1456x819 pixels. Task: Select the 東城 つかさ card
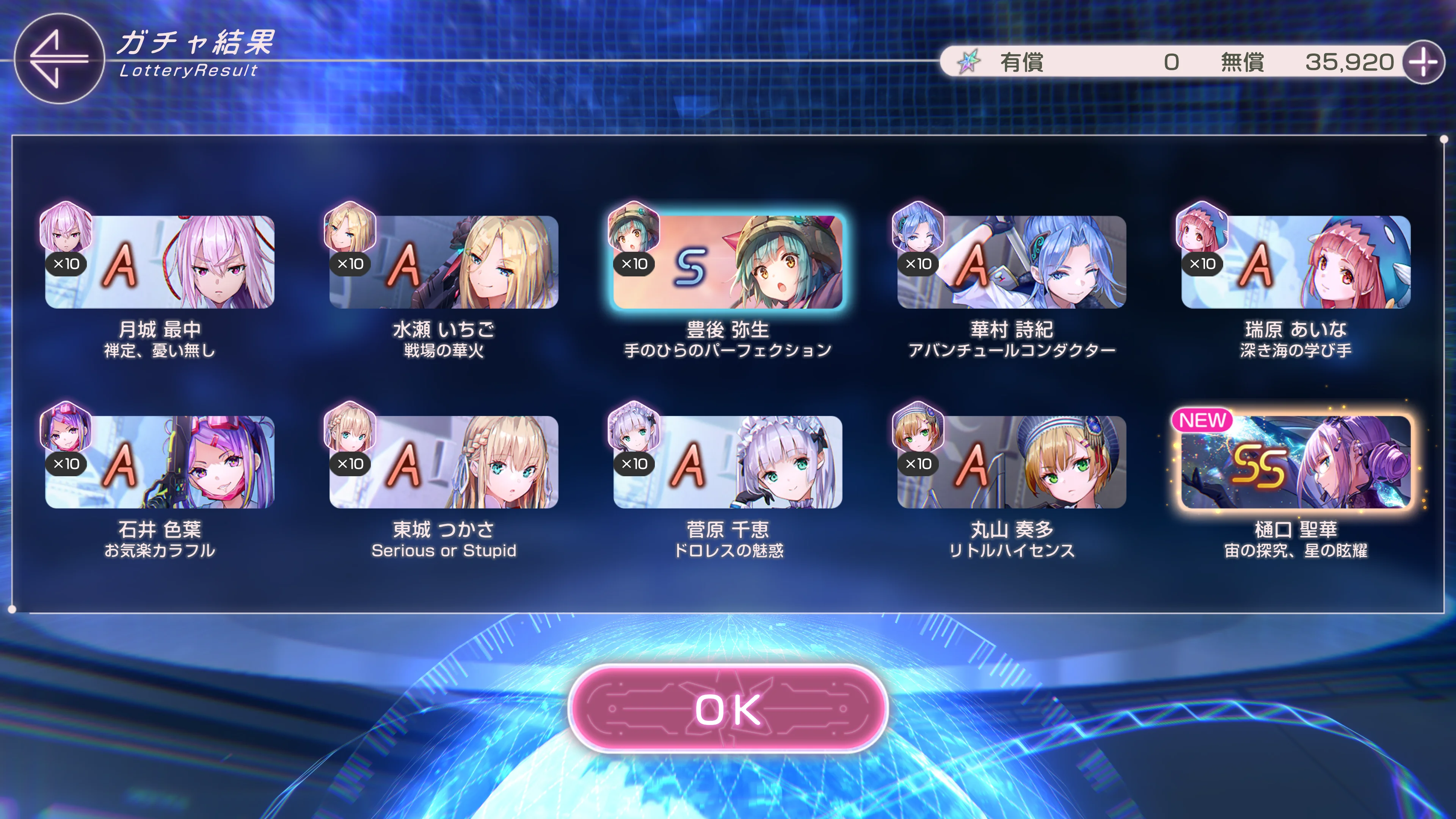[444, 462]
